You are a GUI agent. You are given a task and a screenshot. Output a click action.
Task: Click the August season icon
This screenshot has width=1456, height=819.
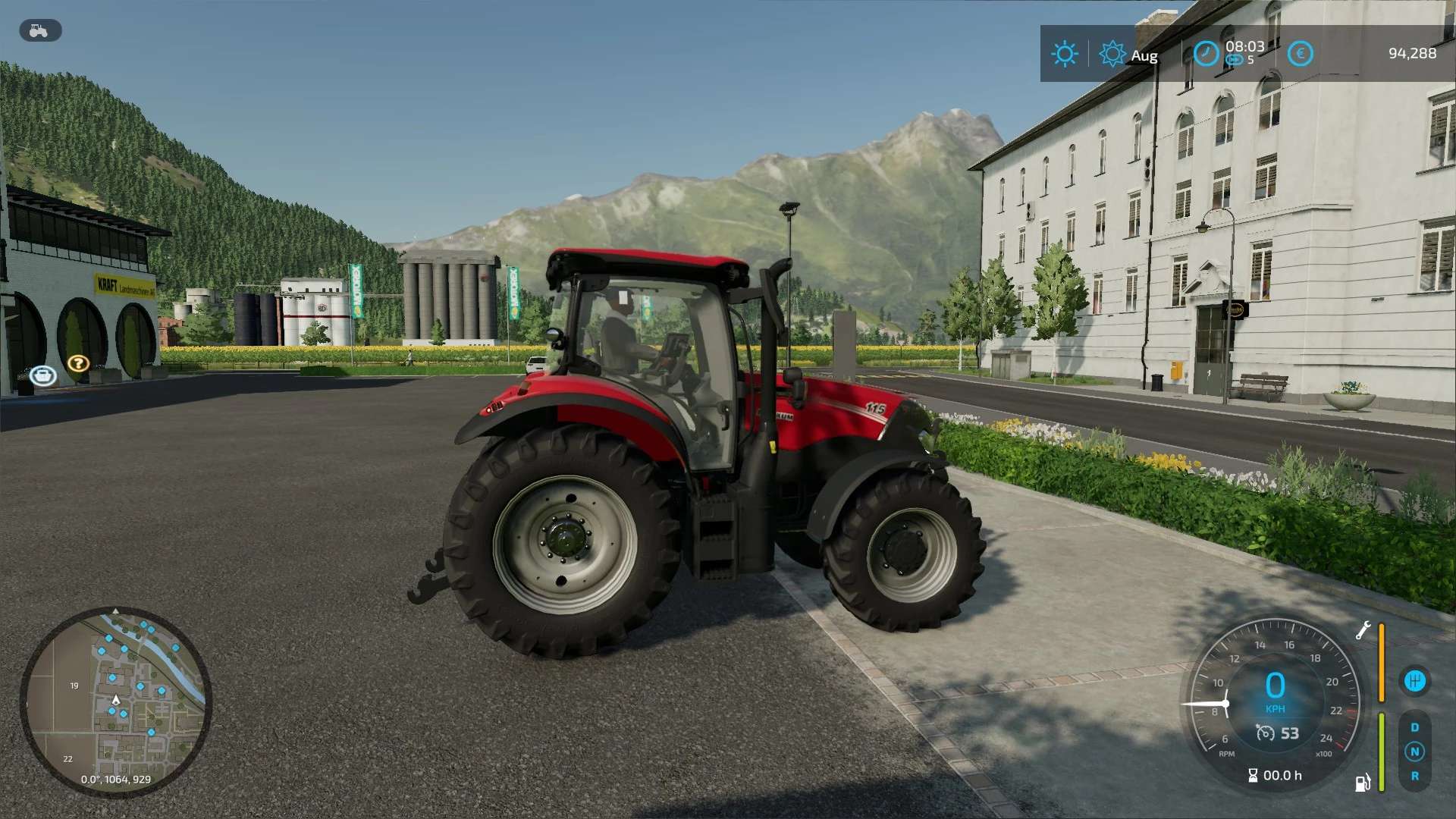coord(1112,54)
